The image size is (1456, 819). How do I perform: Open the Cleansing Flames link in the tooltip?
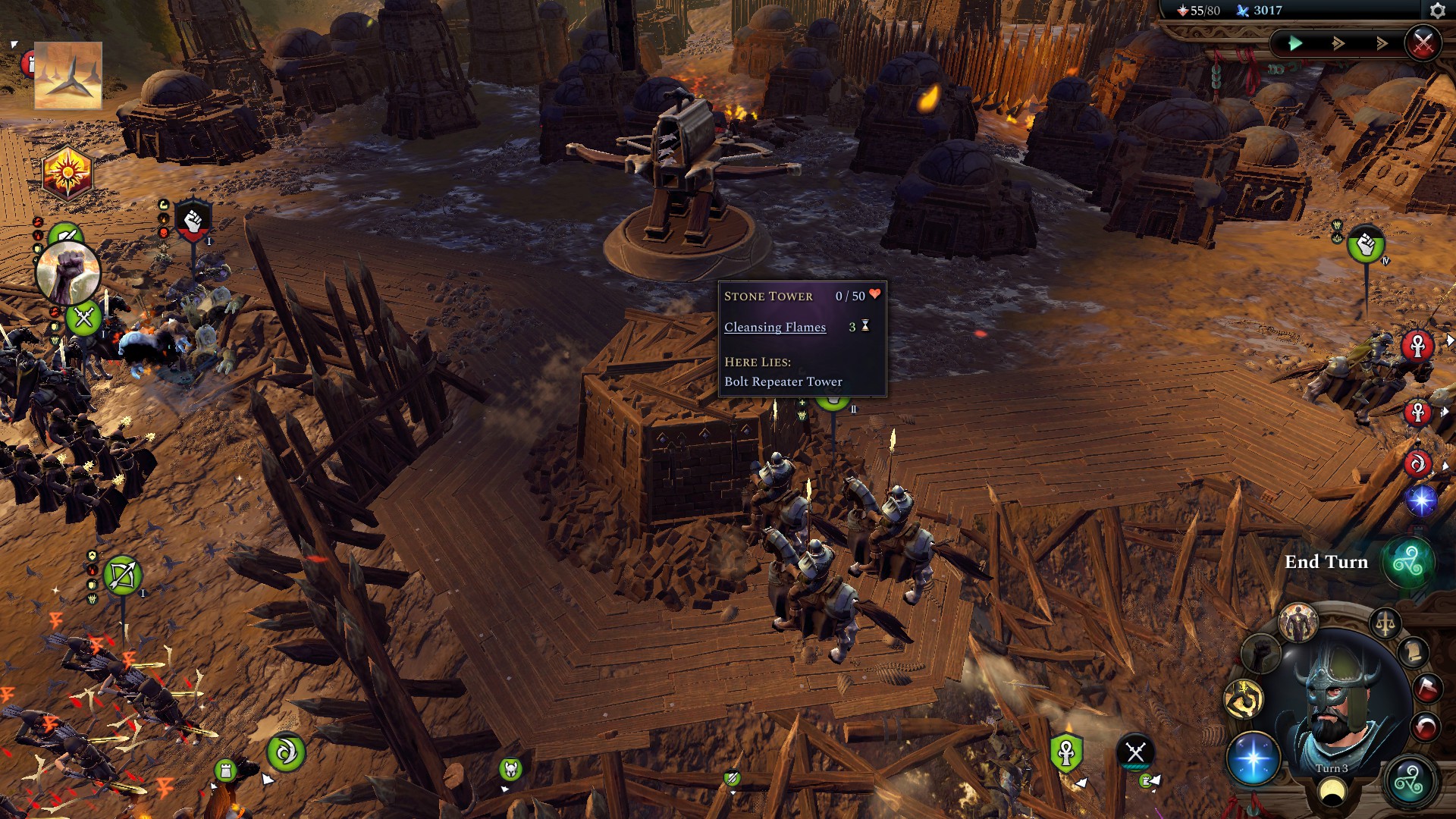pos(775,327)
